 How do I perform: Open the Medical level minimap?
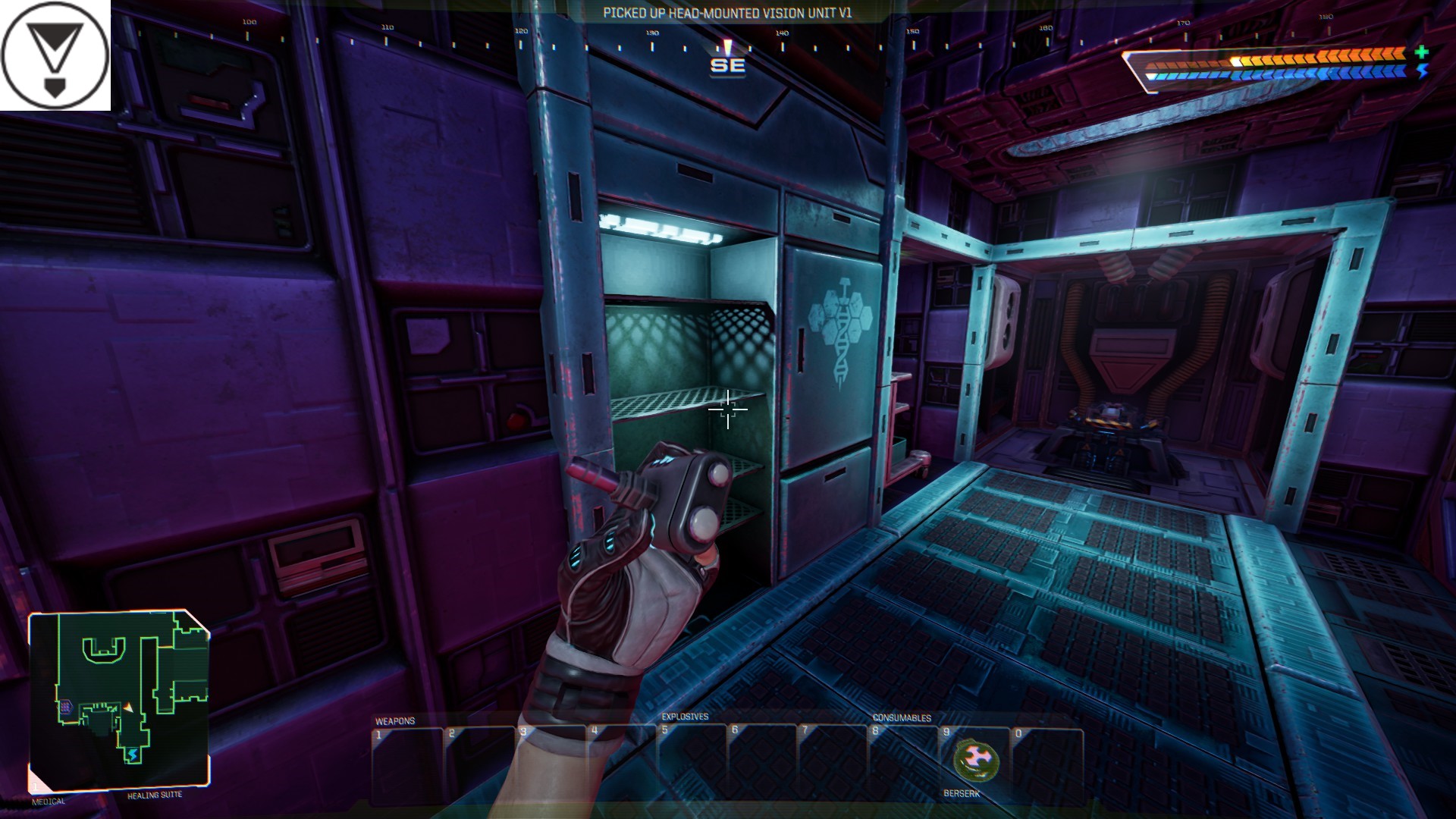[119, 700]
